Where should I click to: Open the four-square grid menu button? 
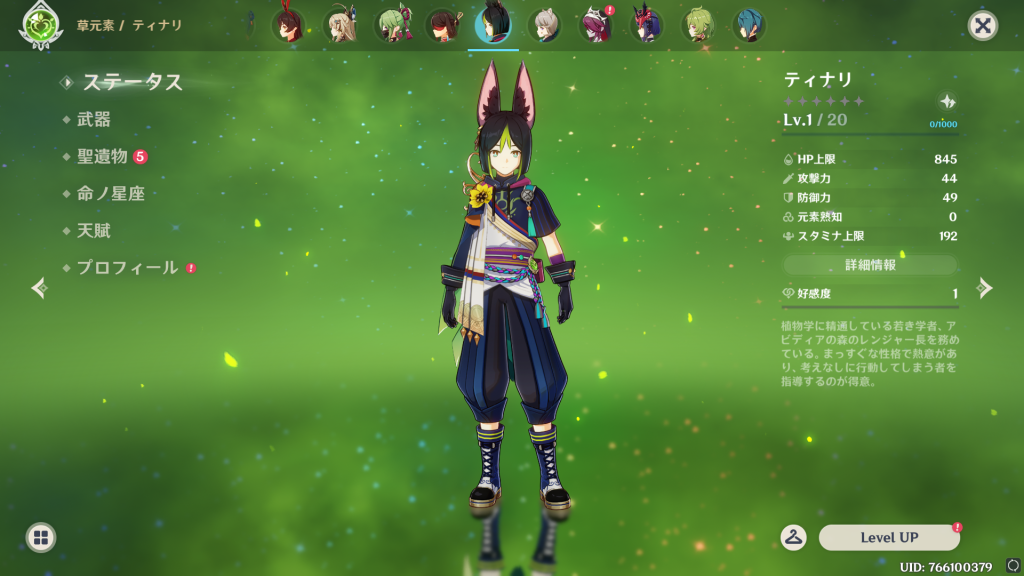coord(40,538)
